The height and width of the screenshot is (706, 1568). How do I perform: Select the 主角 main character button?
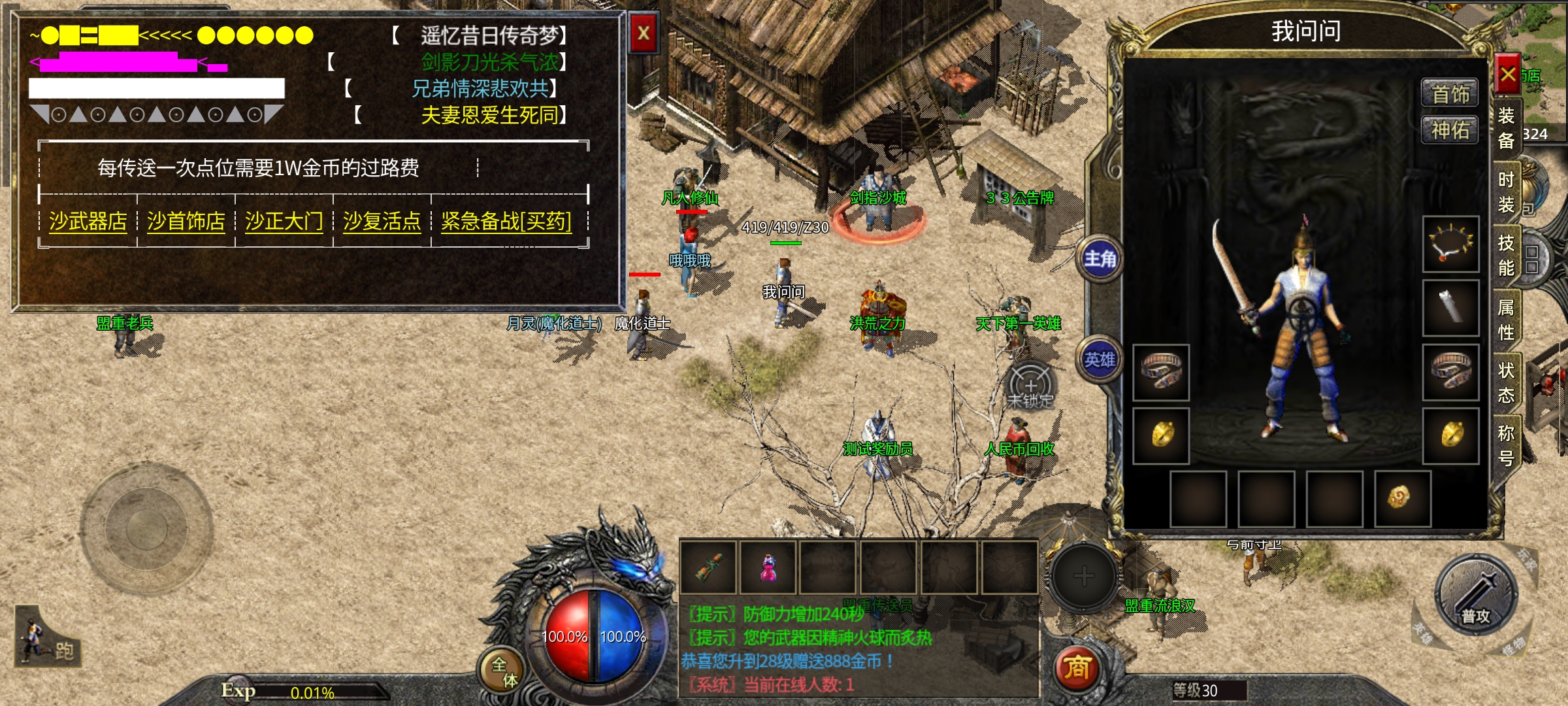pyautogui.click(x=1100, y=260)
